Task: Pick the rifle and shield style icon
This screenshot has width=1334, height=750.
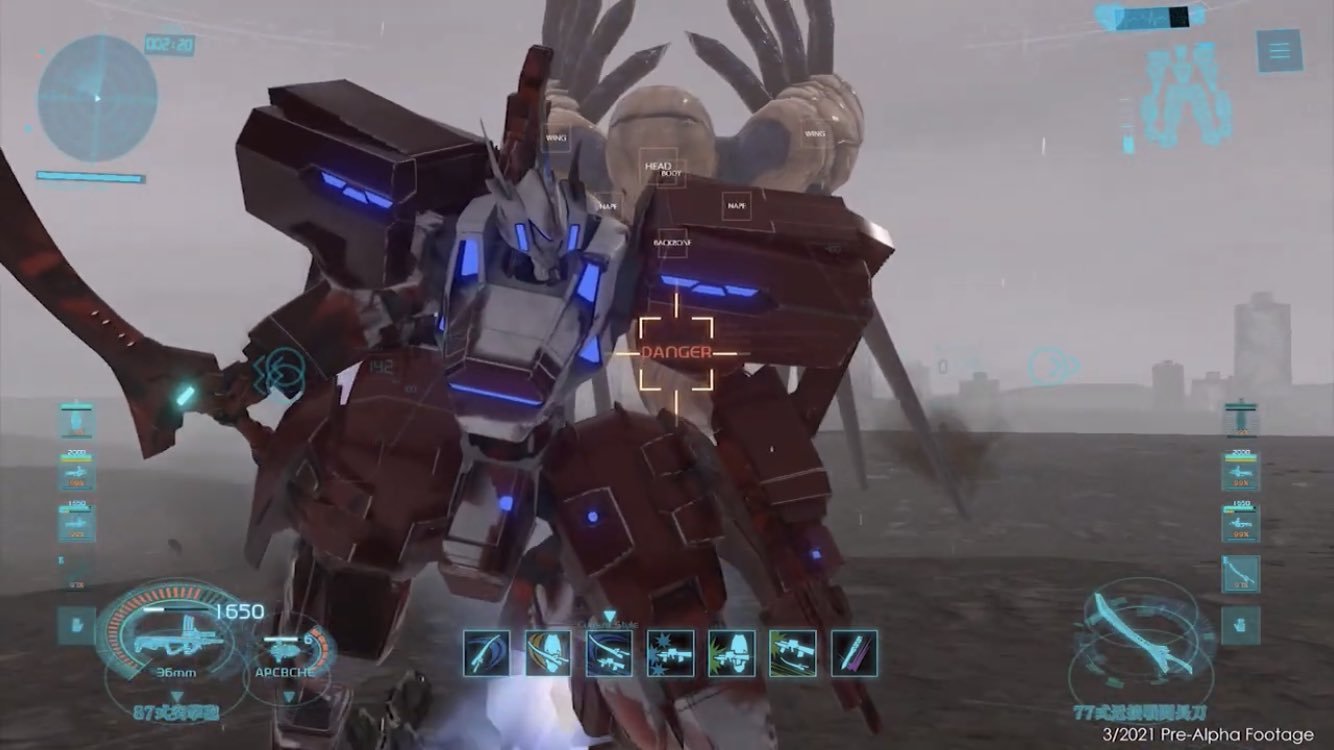Action: tap(731, 653)
